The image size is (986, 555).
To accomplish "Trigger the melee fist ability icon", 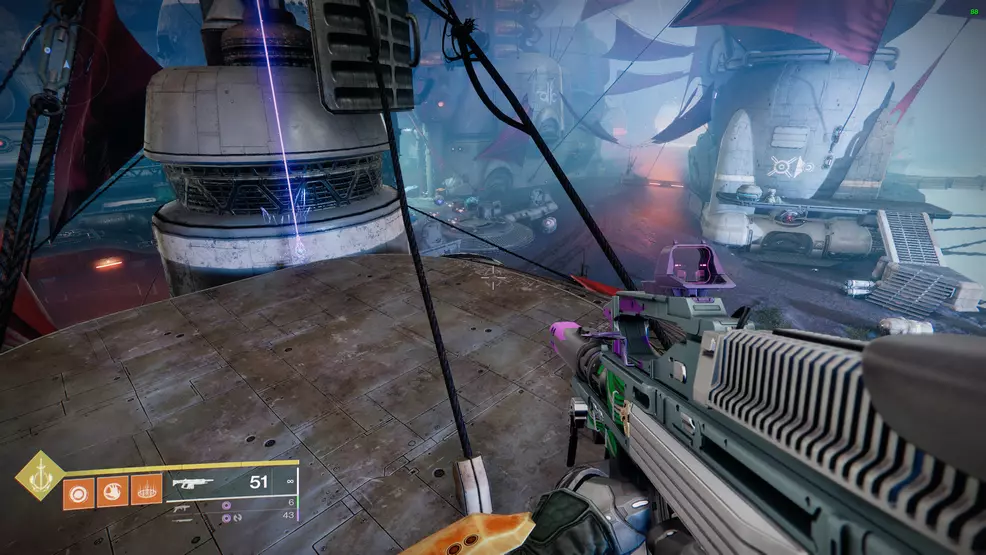I will [x=112, y=491].
